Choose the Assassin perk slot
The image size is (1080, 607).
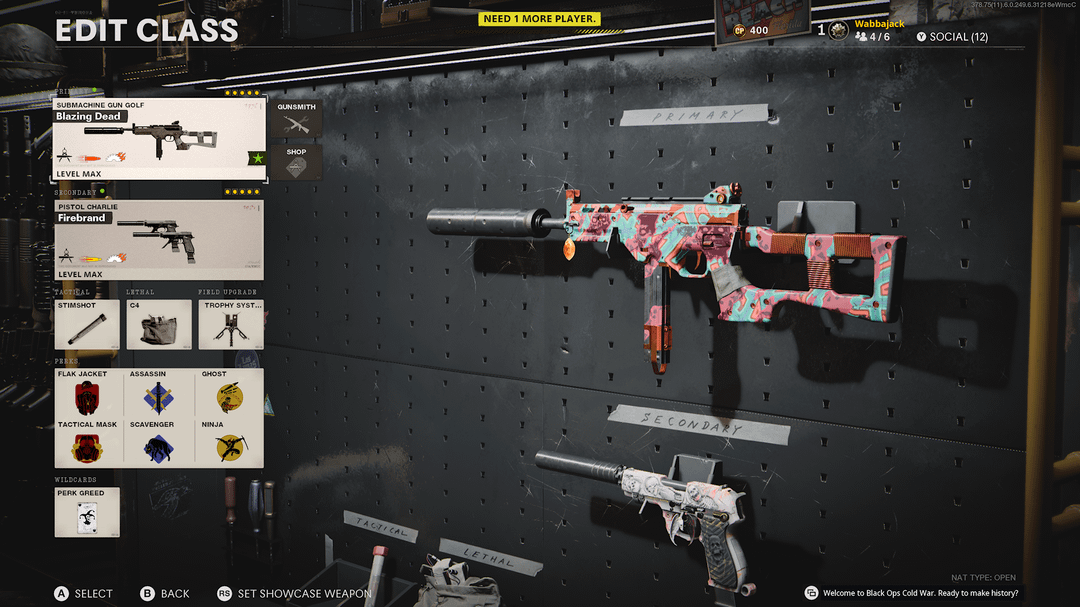pyautogui.click(x=159, y=393)
